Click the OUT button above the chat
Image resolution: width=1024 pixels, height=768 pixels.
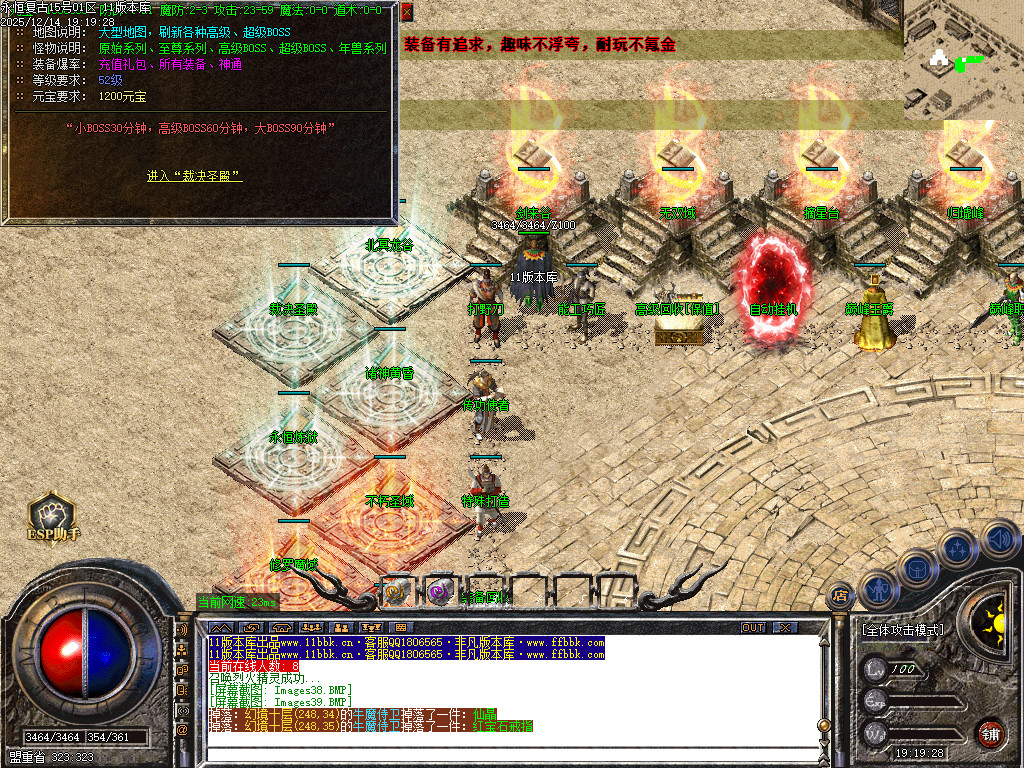(753, 627)
